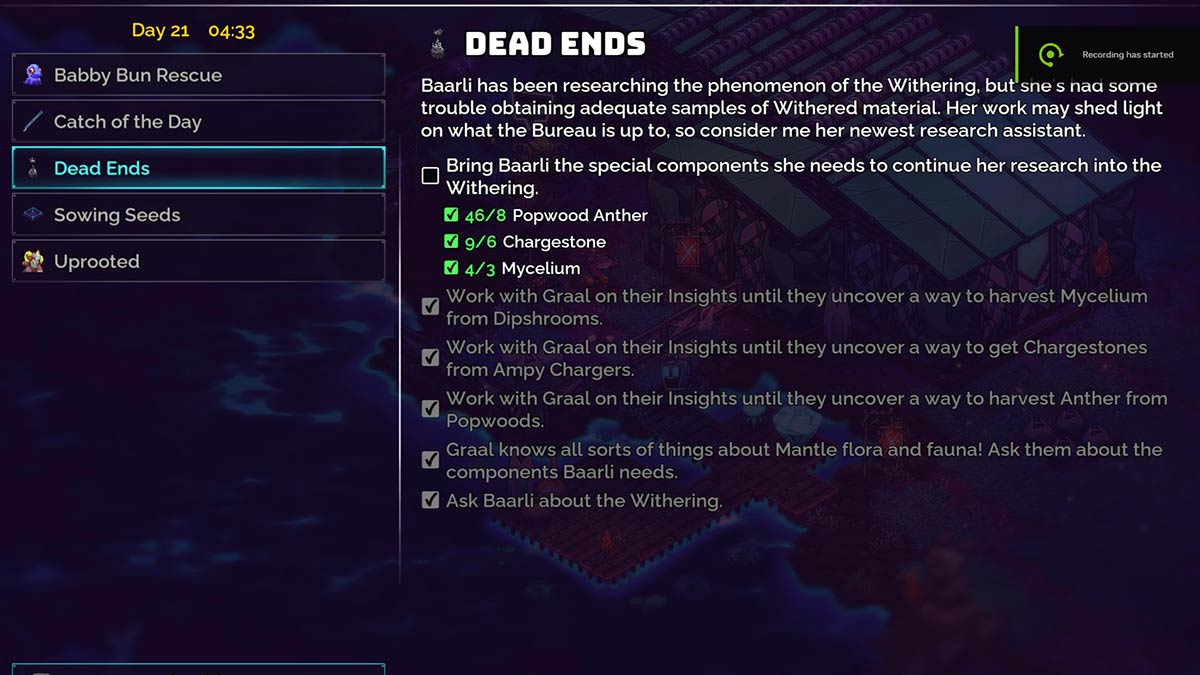Open the Catch of the Day quest

point(198,121)
